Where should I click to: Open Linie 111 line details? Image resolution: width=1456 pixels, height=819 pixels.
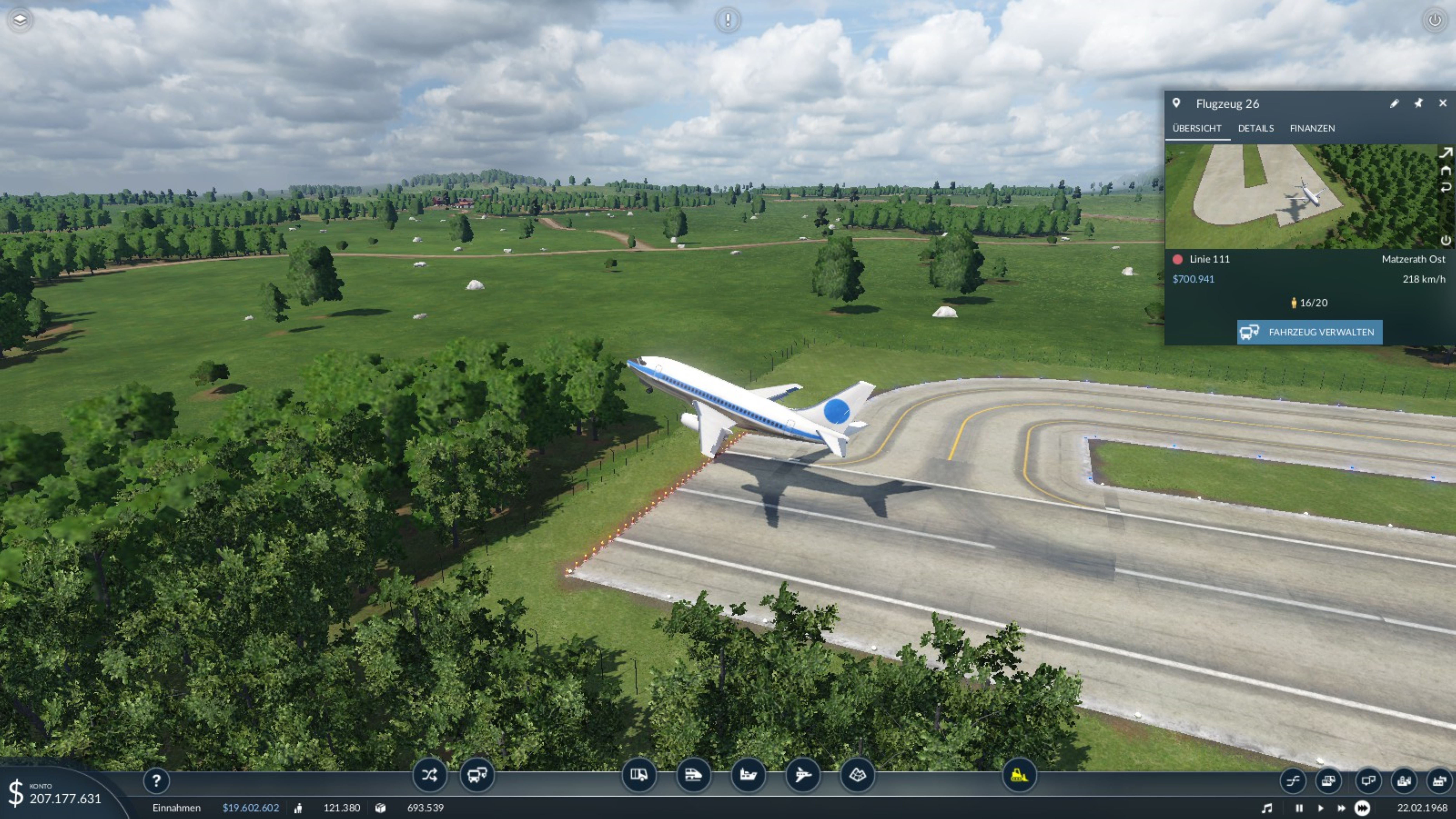coord(1209,259)
